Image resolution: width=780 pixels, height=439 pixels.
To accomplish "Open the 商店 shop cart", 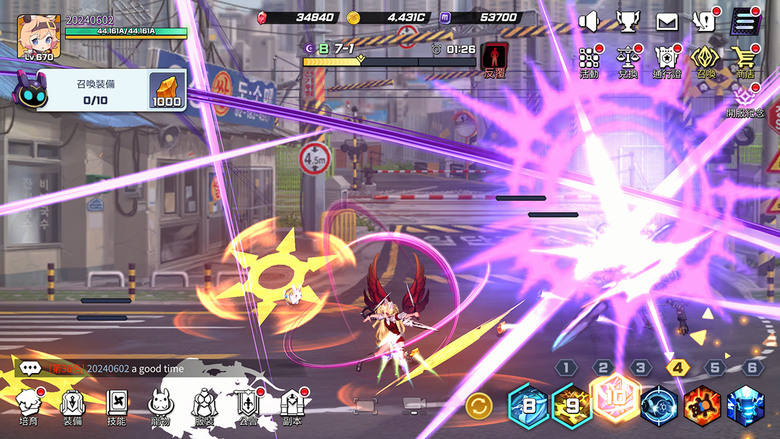I will coord(744,61).
